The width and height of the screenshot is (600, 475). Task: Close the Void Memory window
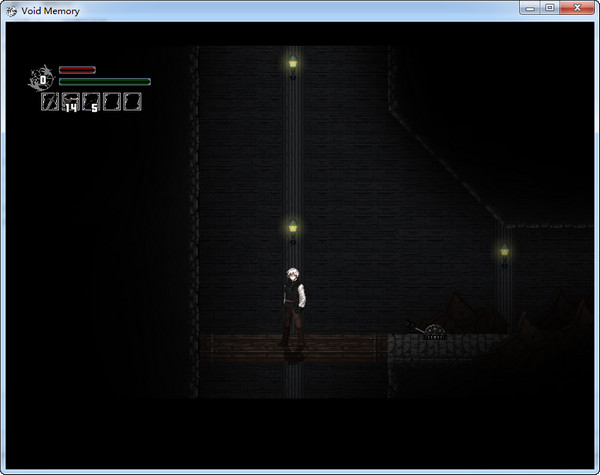576,9
